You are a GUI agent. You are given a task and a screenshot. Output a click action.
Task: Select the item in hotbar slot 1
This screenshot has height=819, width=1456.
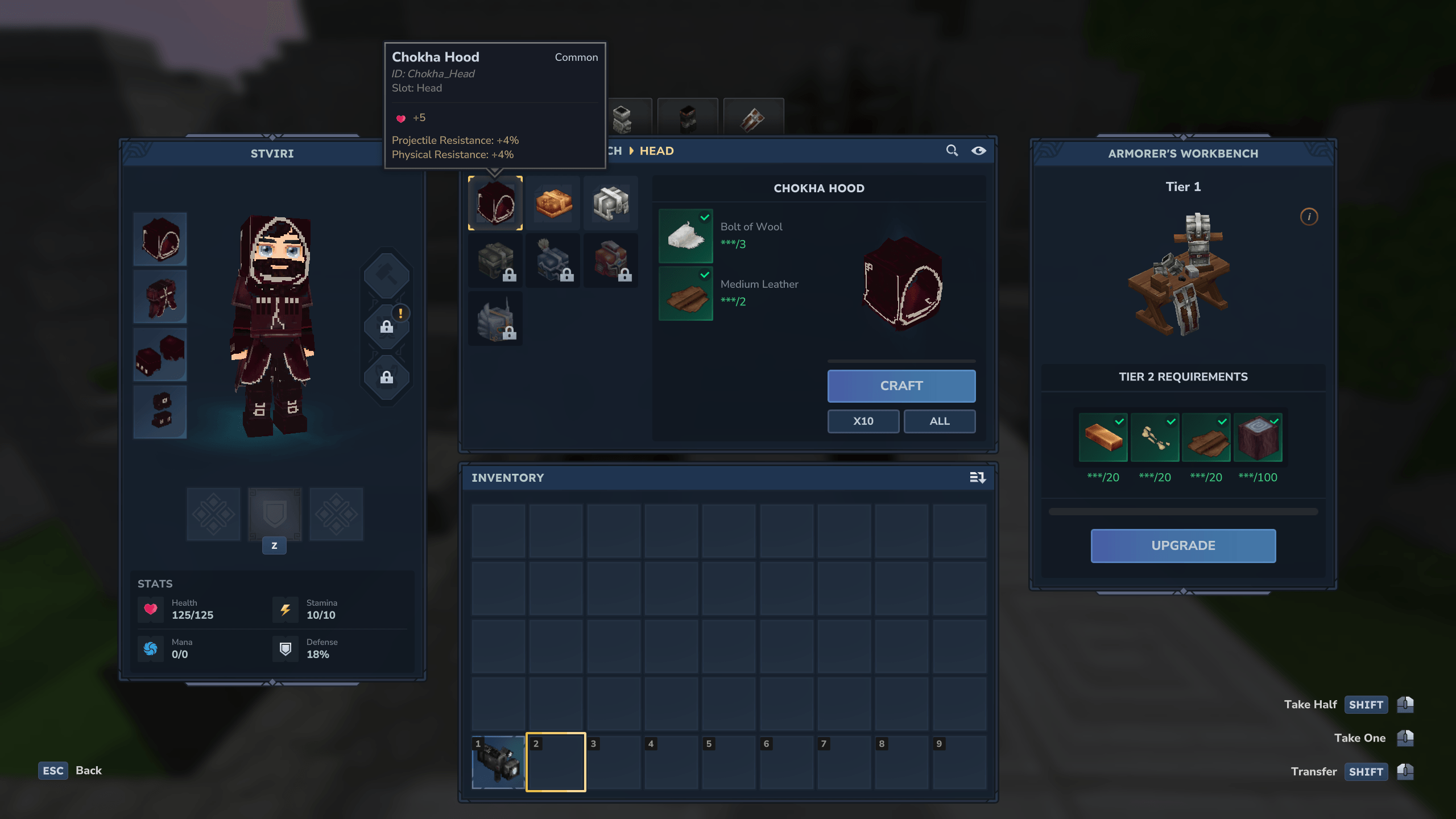498,762
